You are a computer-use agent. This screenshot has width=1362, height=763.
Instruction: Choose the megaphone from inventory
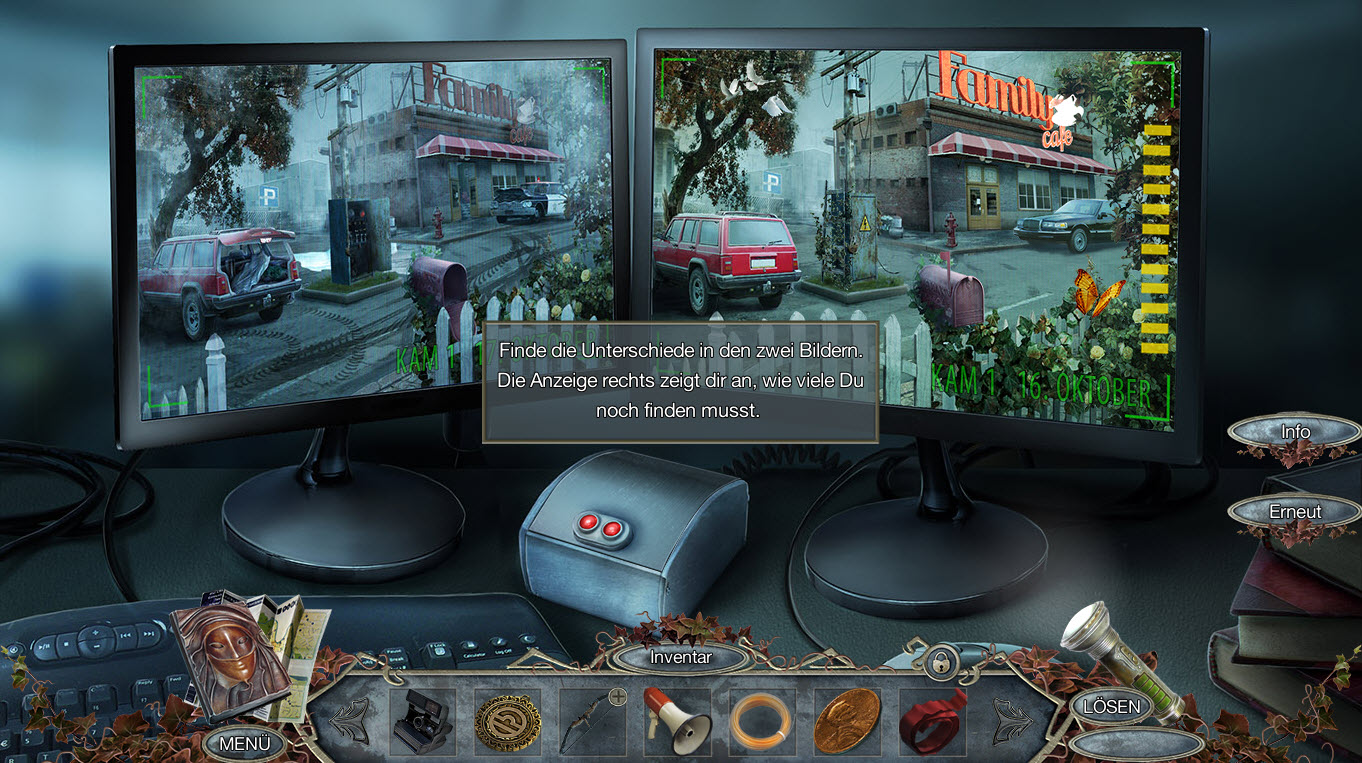click(x=677, y=721)
